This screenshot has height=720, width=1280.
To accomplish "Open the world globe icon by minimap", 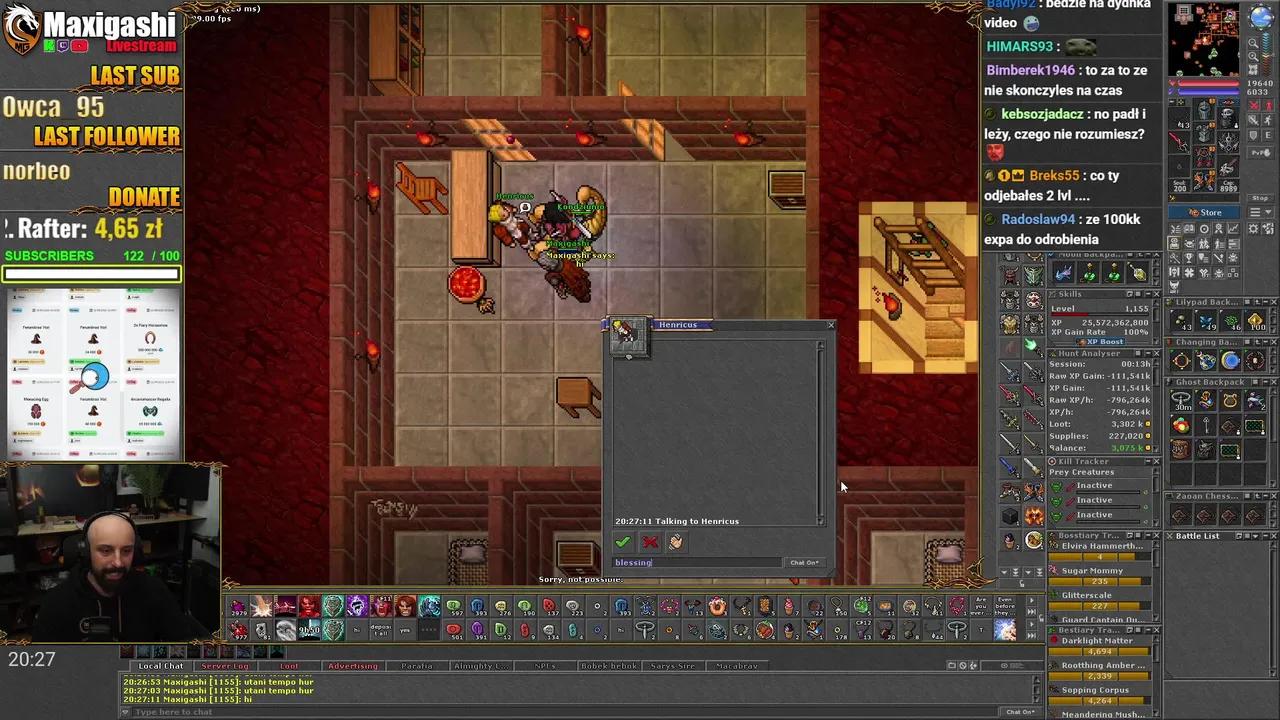I will pyautogui.click(x=1261, y=17).
